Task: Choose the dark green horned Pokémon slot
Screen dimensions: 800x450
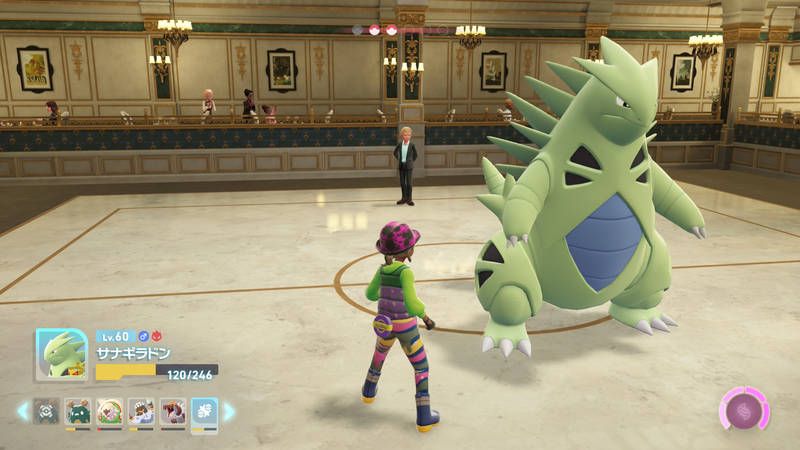Action: (x=78, y=411)
